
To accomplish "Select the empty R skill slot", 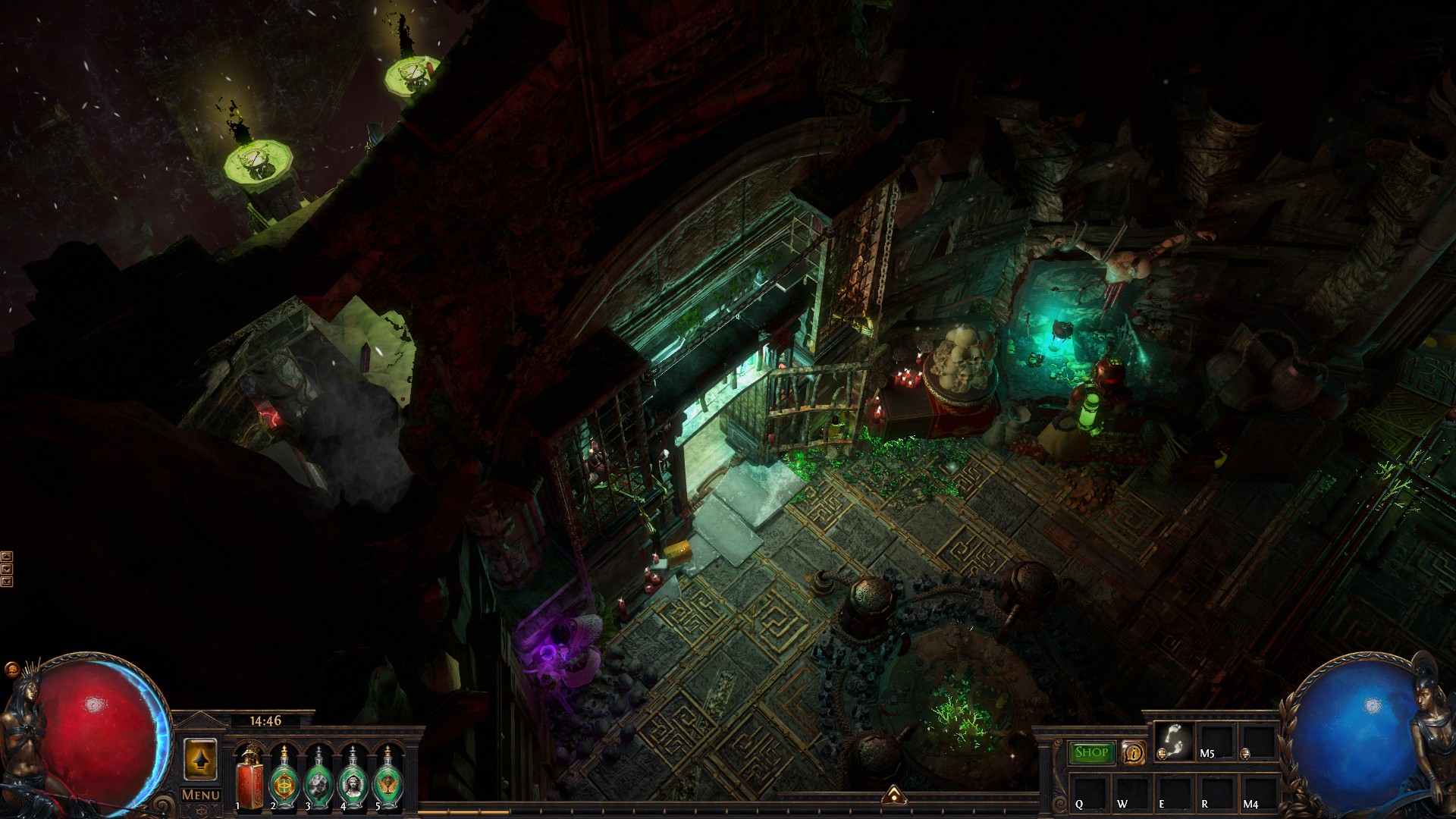I will 1216,792.
